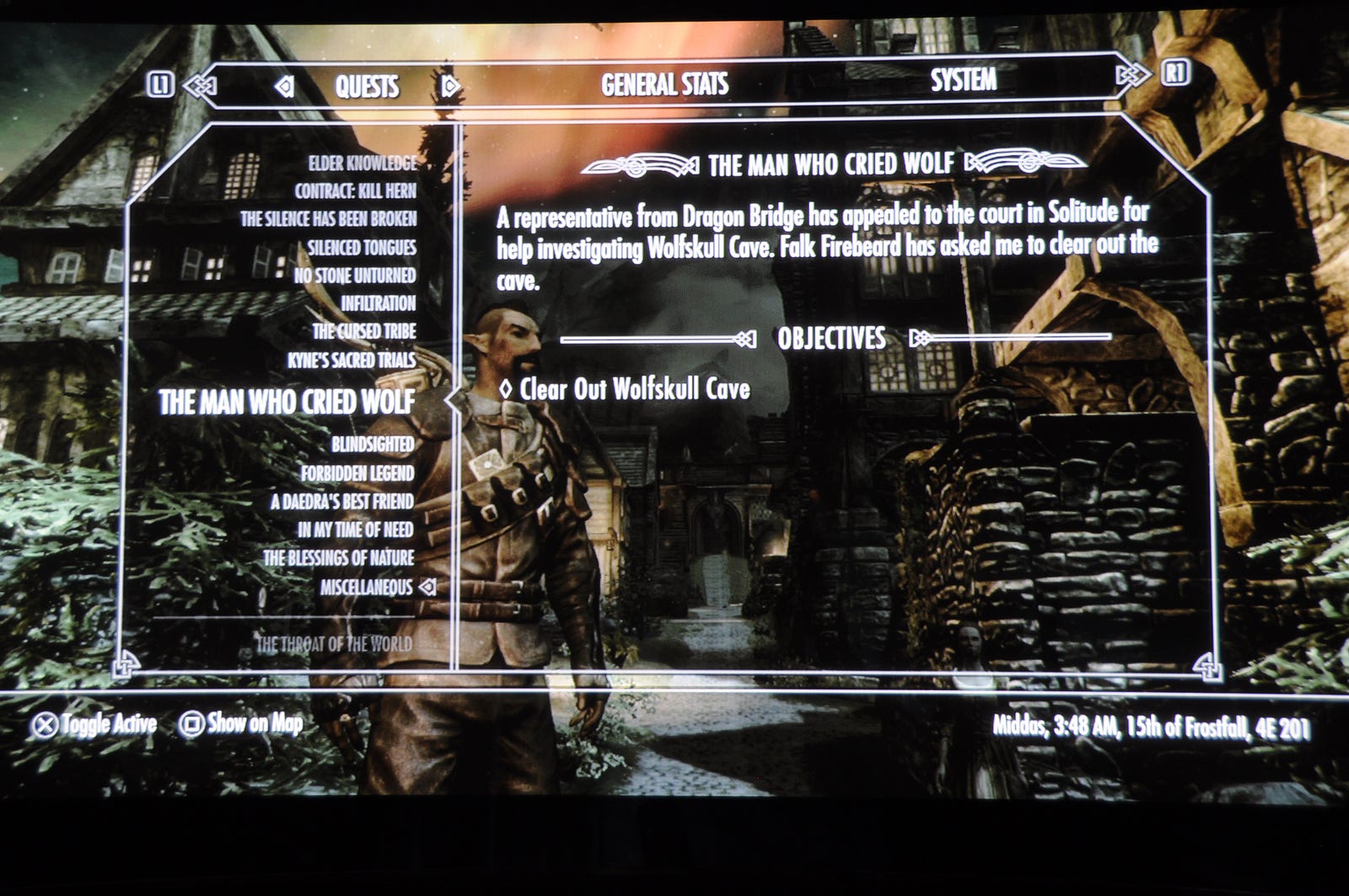Open The Silence Has Been Broken quest
The width and height of the screenshot is (1349, 896).
pos(328,219)
